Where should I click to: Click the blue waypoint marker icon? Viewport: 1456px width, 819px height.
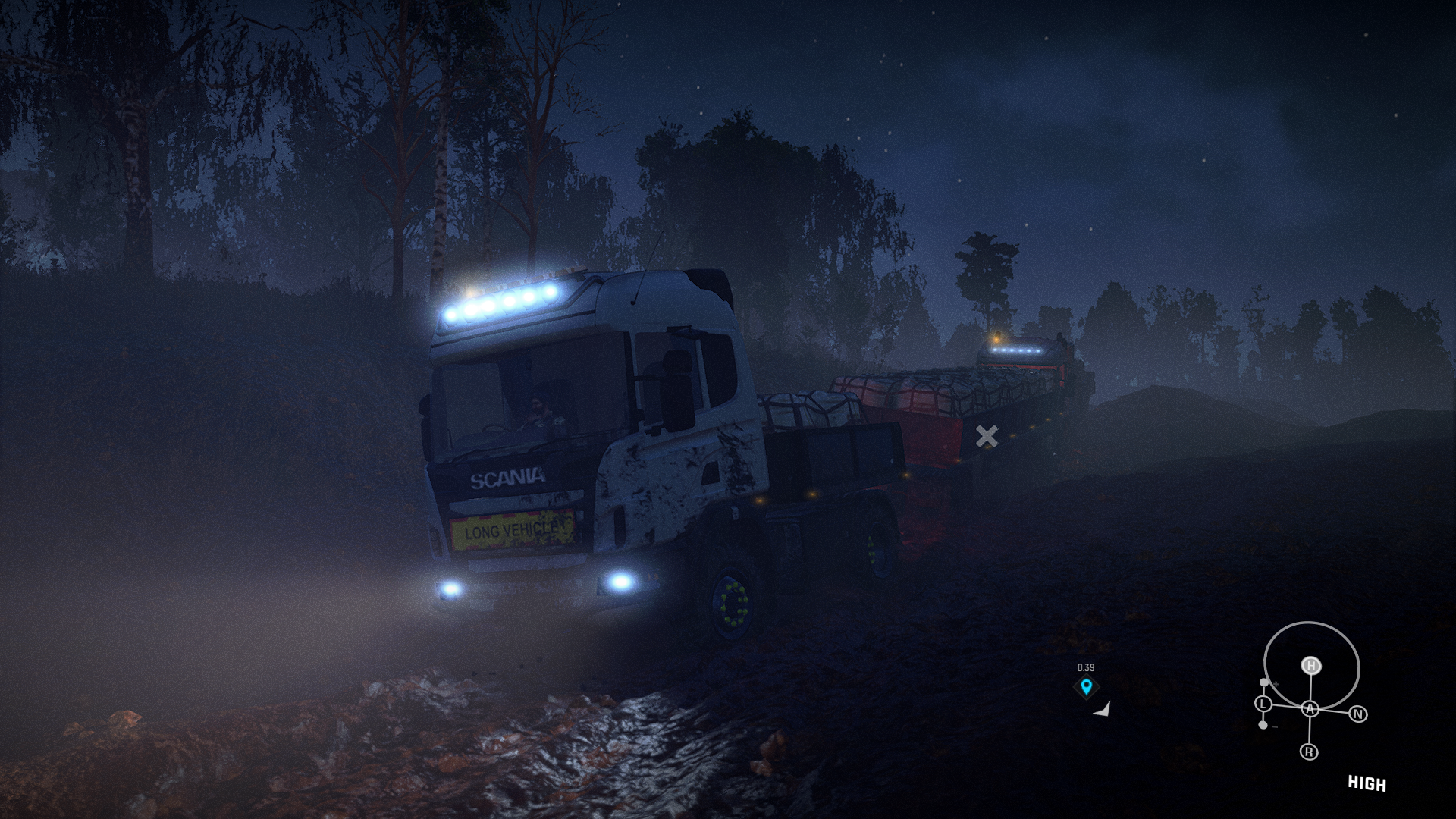(1087, 687)
